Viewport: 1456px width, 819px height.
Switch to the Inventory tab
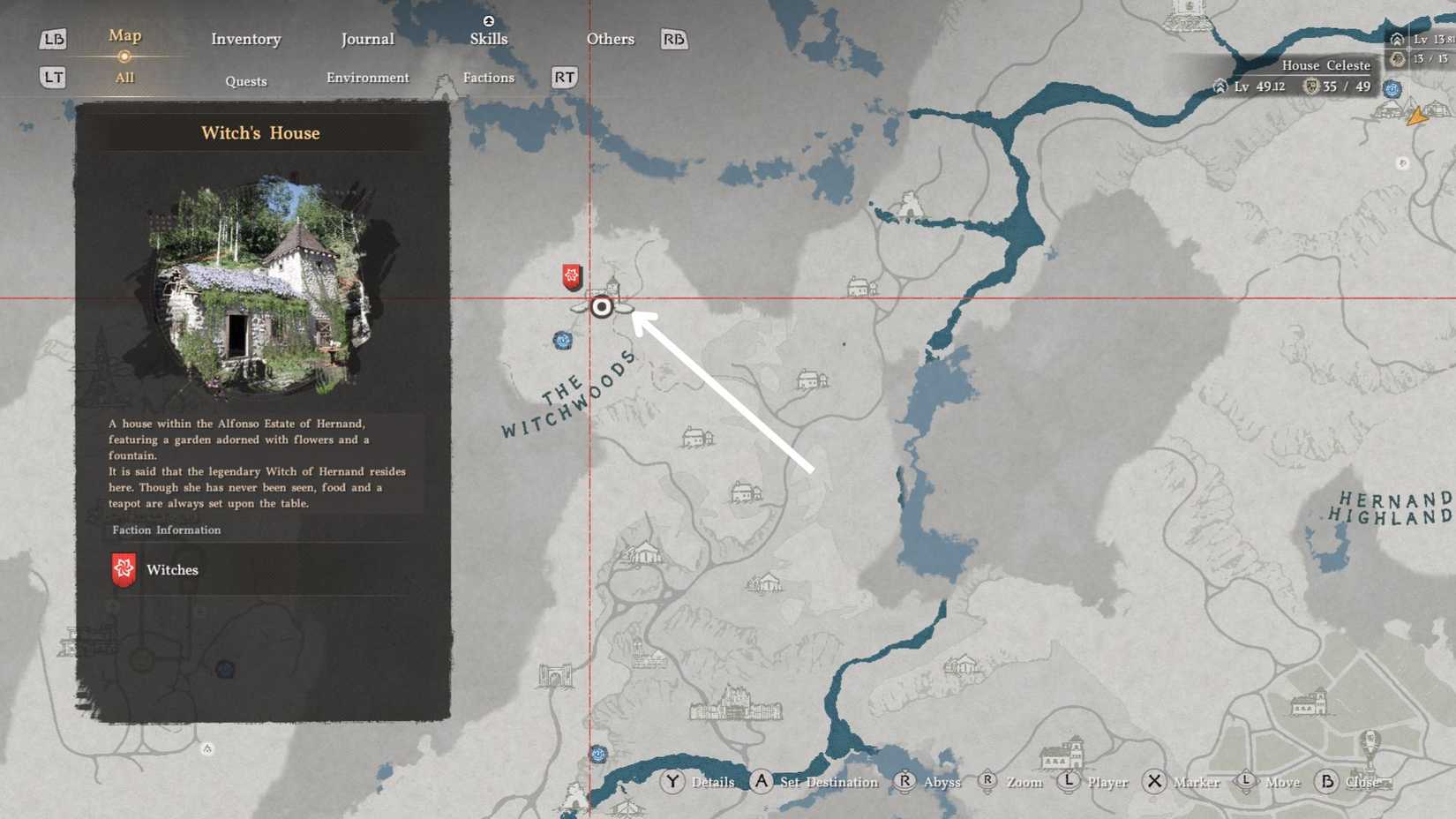(245, 39)
